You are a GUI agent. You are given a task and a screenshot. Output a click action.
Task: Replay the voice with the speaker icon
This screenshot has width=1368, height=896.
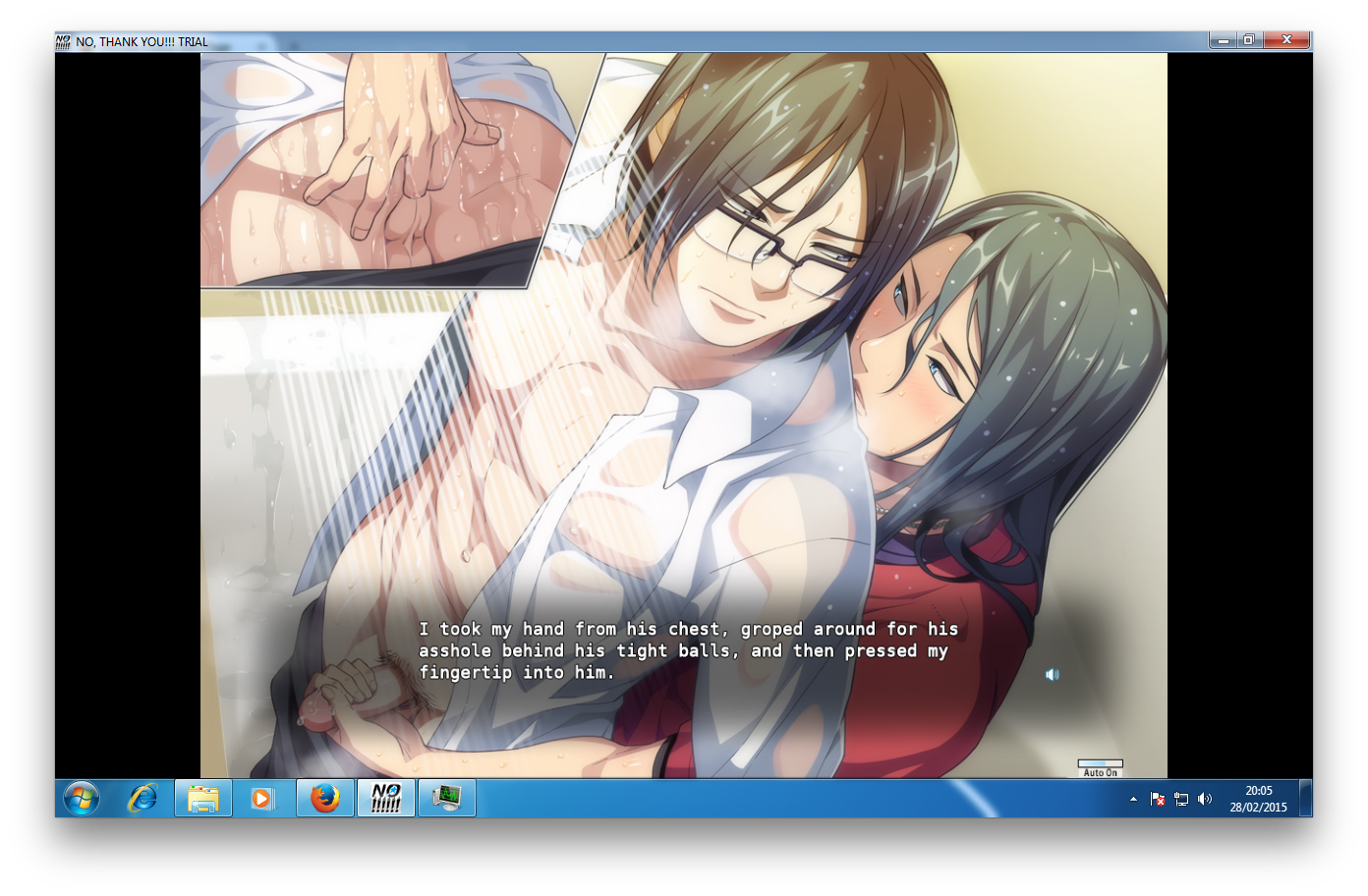pyautogui.click(x=1052, y=675)
